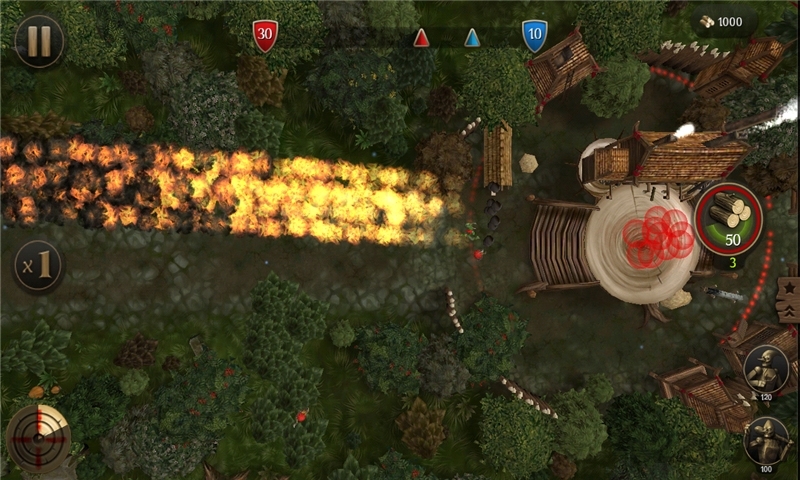
Task: Tap the wood logs 50 button
Action: pos(729,216)
